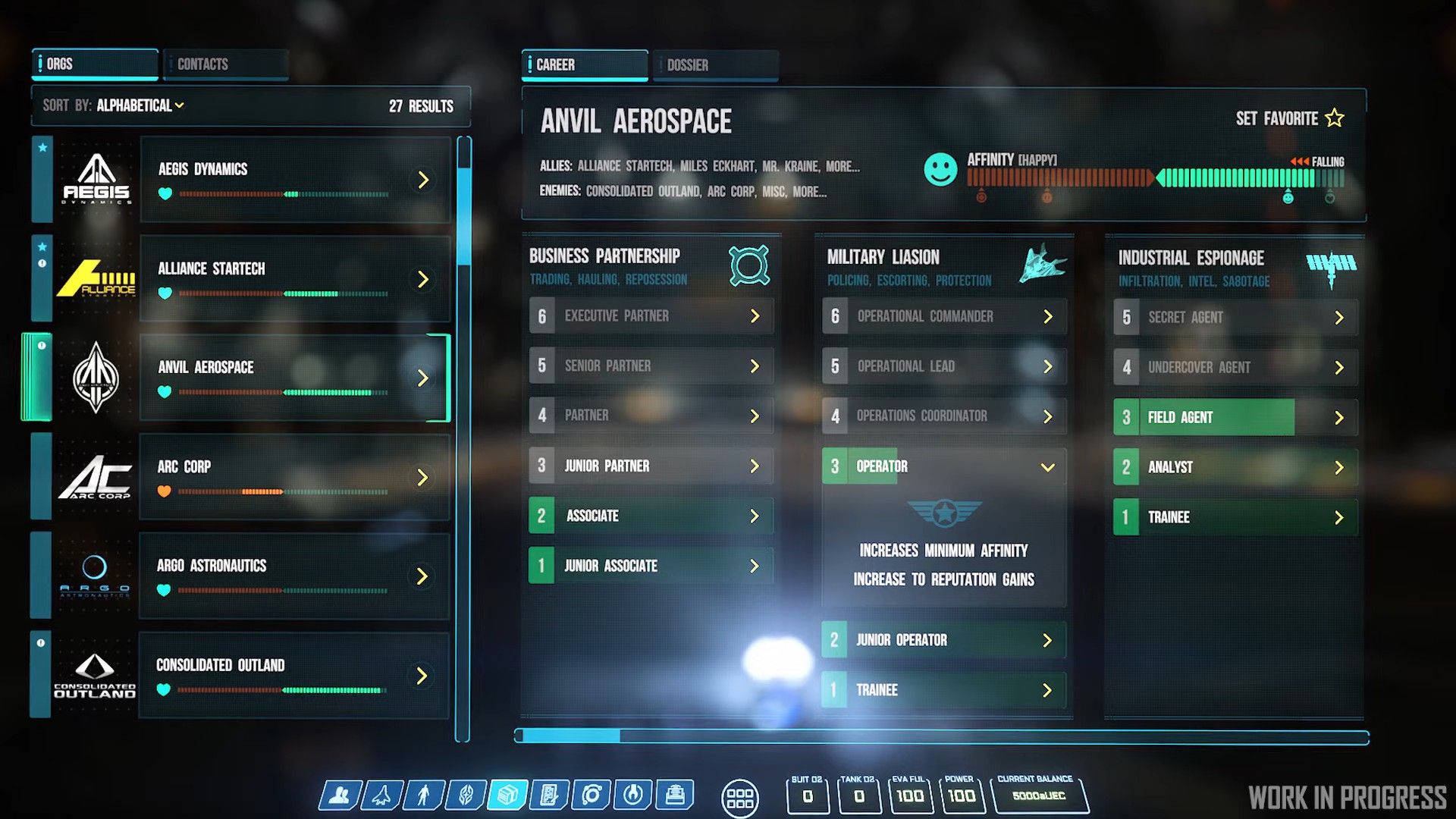This screenshot has height=819, width=1456.
Task: Choose Alliance Startech from the org list
Action: click(x=295, y=279)
